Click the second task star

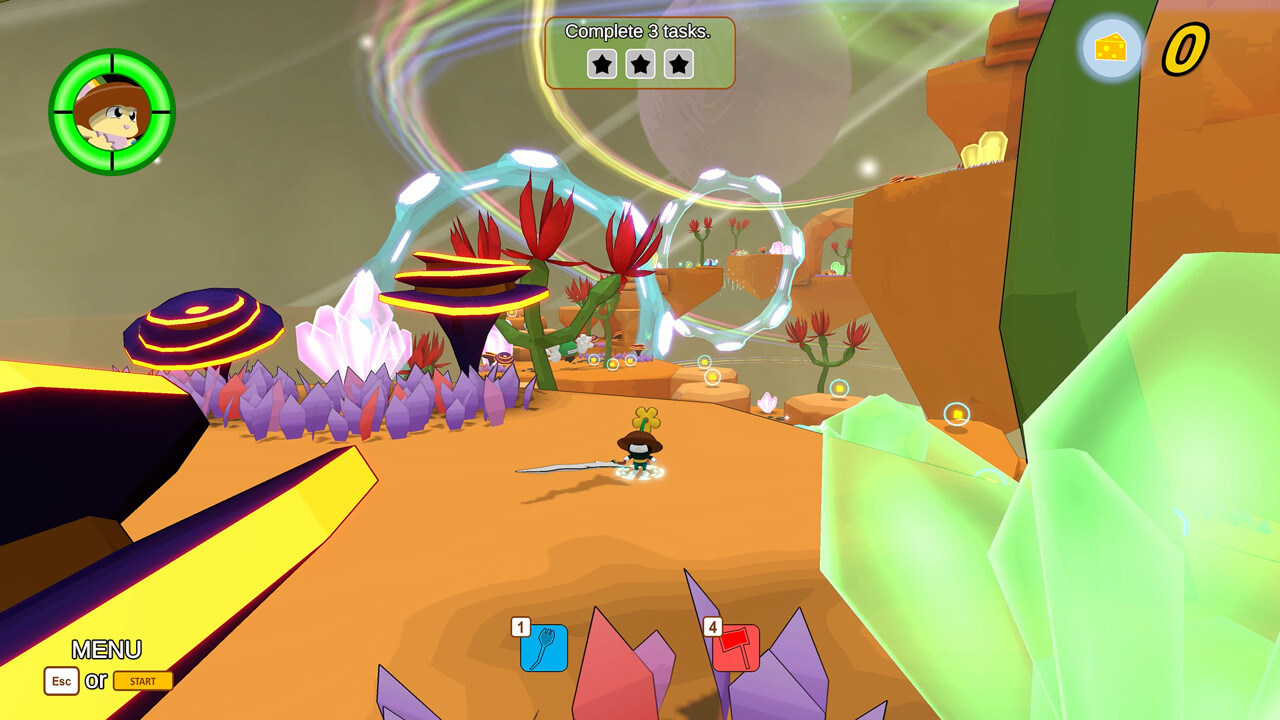tap(640, 64)
